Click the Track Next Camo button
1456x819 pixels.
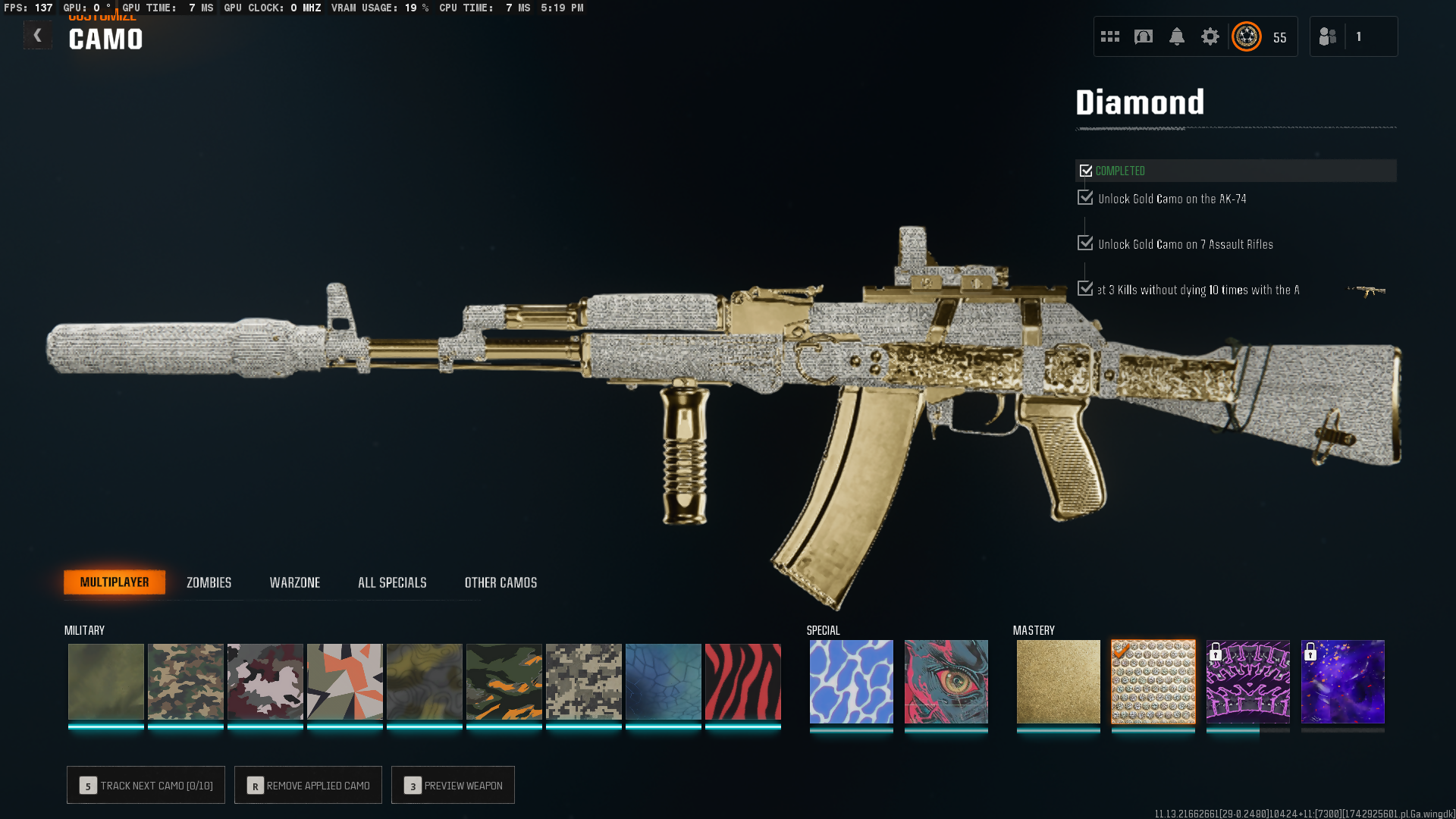[146, 786]
